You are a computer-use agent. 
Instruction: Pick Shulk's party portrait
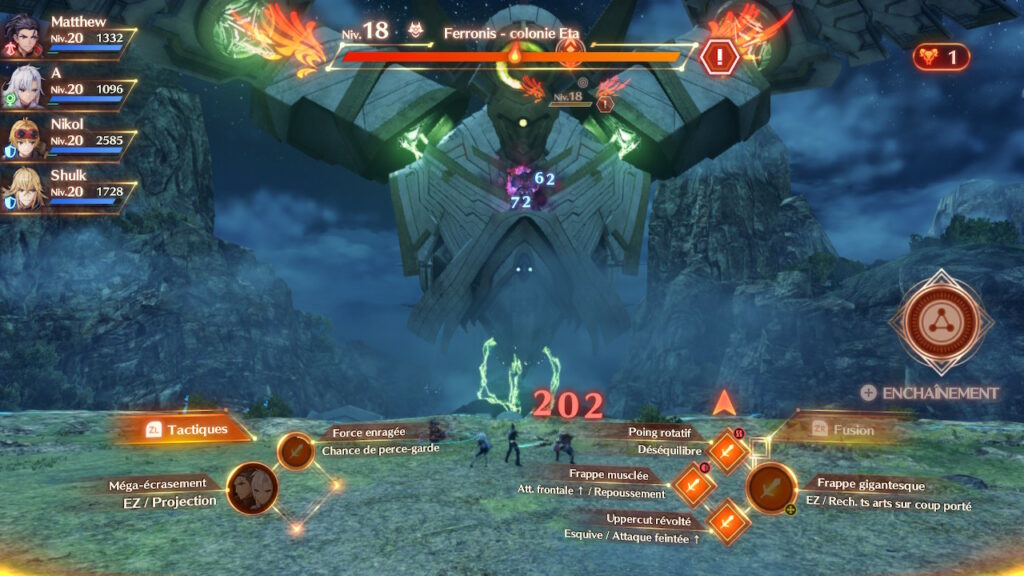click(22, 189)
